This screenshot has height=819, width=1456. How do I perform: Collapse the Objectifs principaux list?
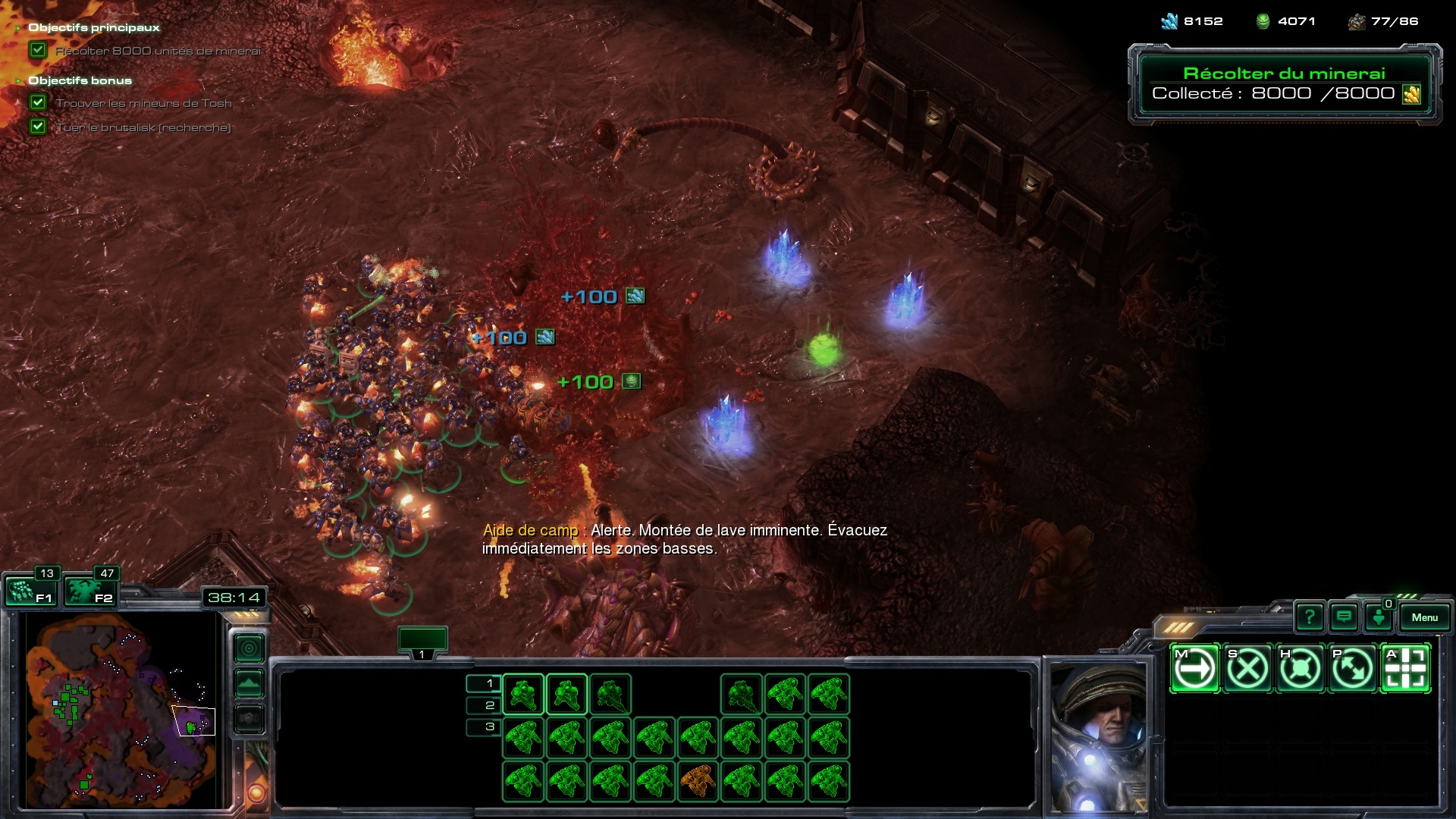pyautogui.click(x=18, y=28)
